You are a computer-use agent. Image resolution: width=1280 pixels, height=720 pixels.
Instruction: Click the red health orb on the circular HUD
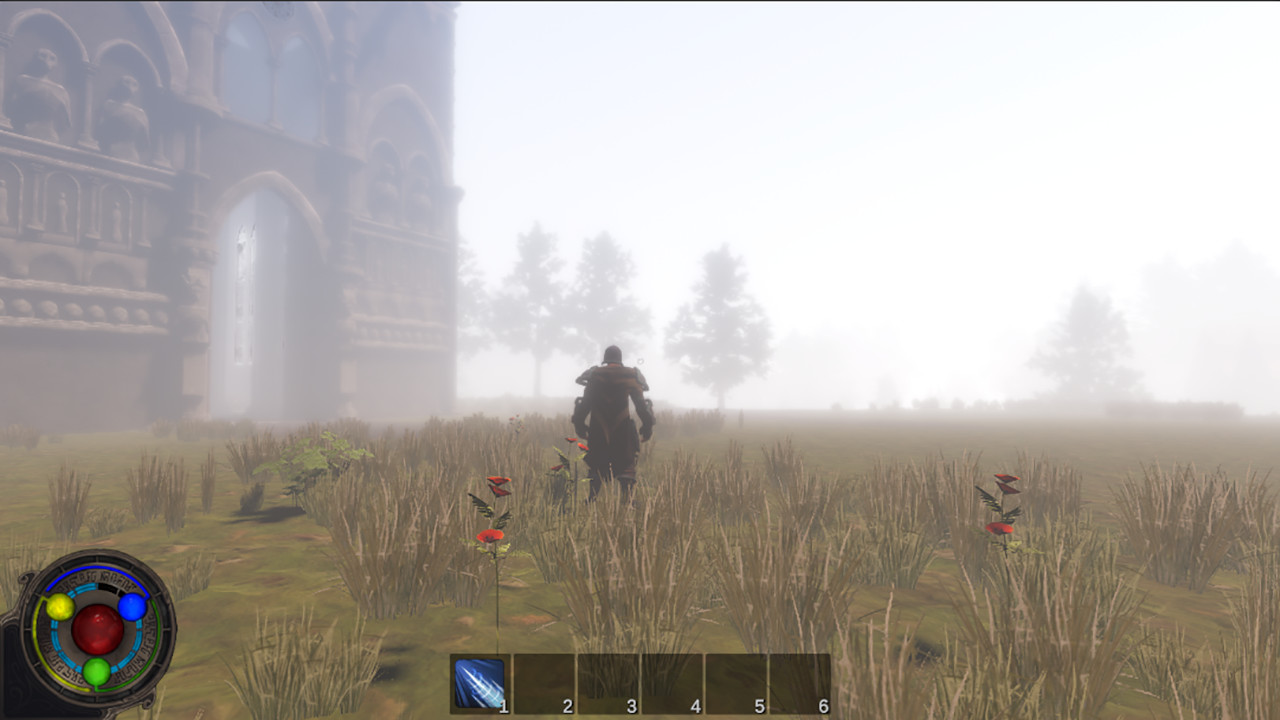click(99, 630)
